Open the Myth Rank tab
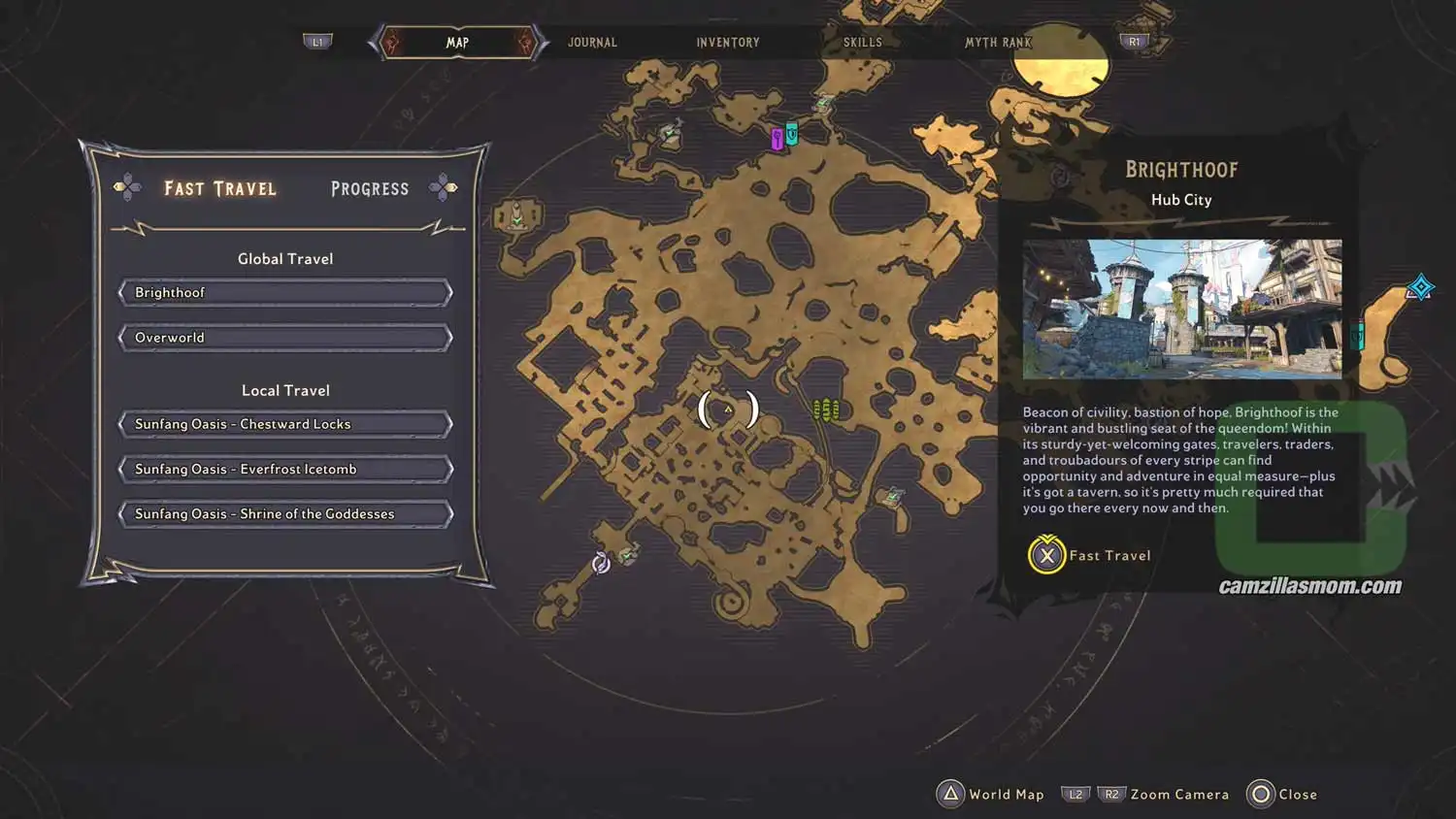Screen dimensions: 1456x819 [x=998, y=42]
